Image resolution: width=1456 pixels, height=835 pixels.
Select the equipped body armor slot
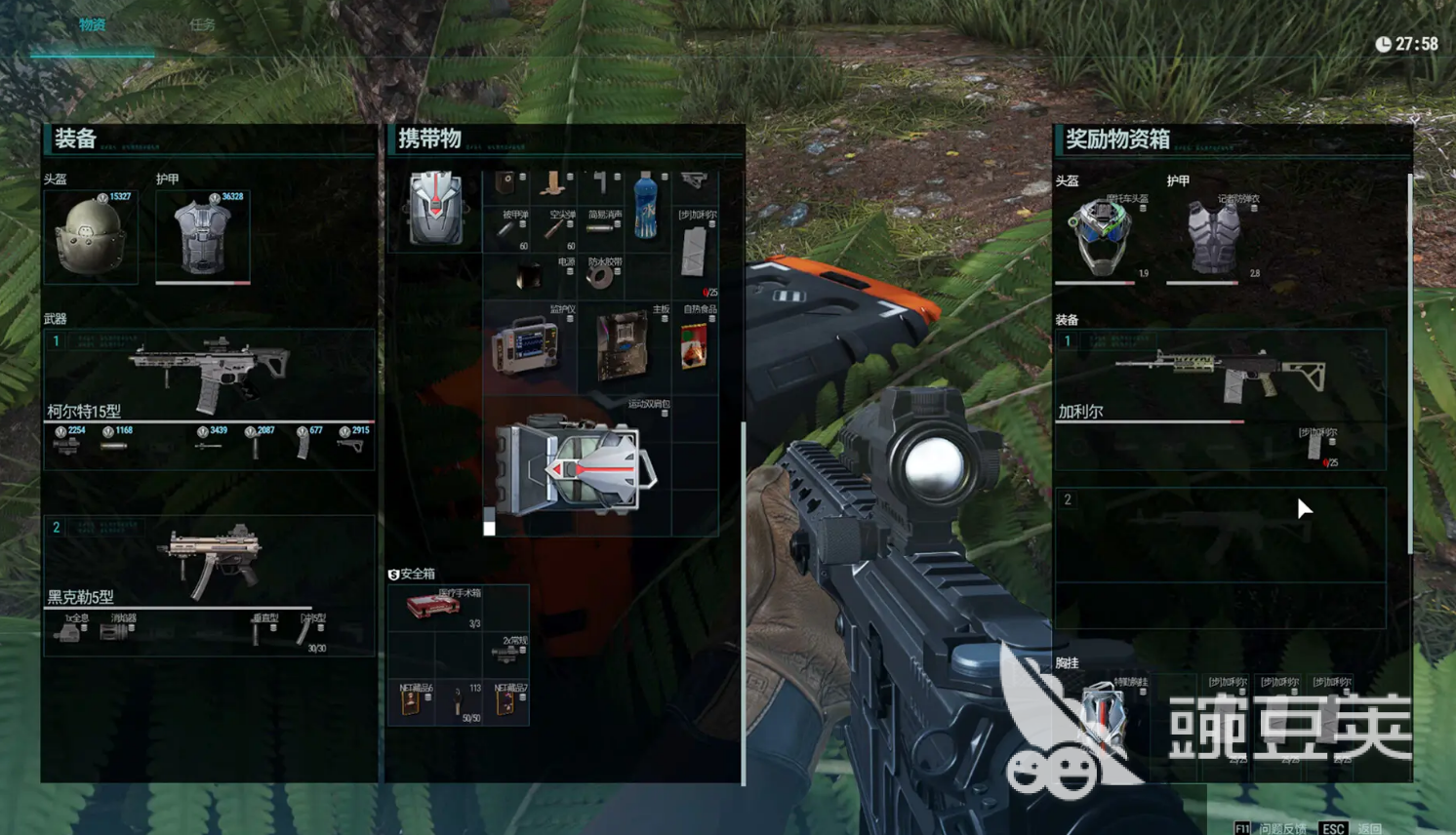coord(202,237)
